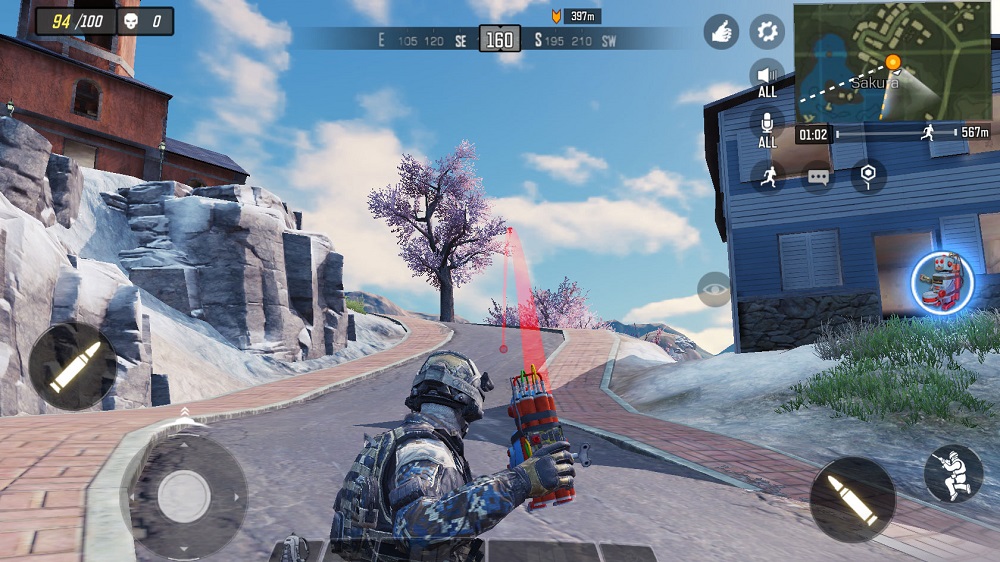
Task: Tap the thumbs-up like button
Action: click(721, 32)
